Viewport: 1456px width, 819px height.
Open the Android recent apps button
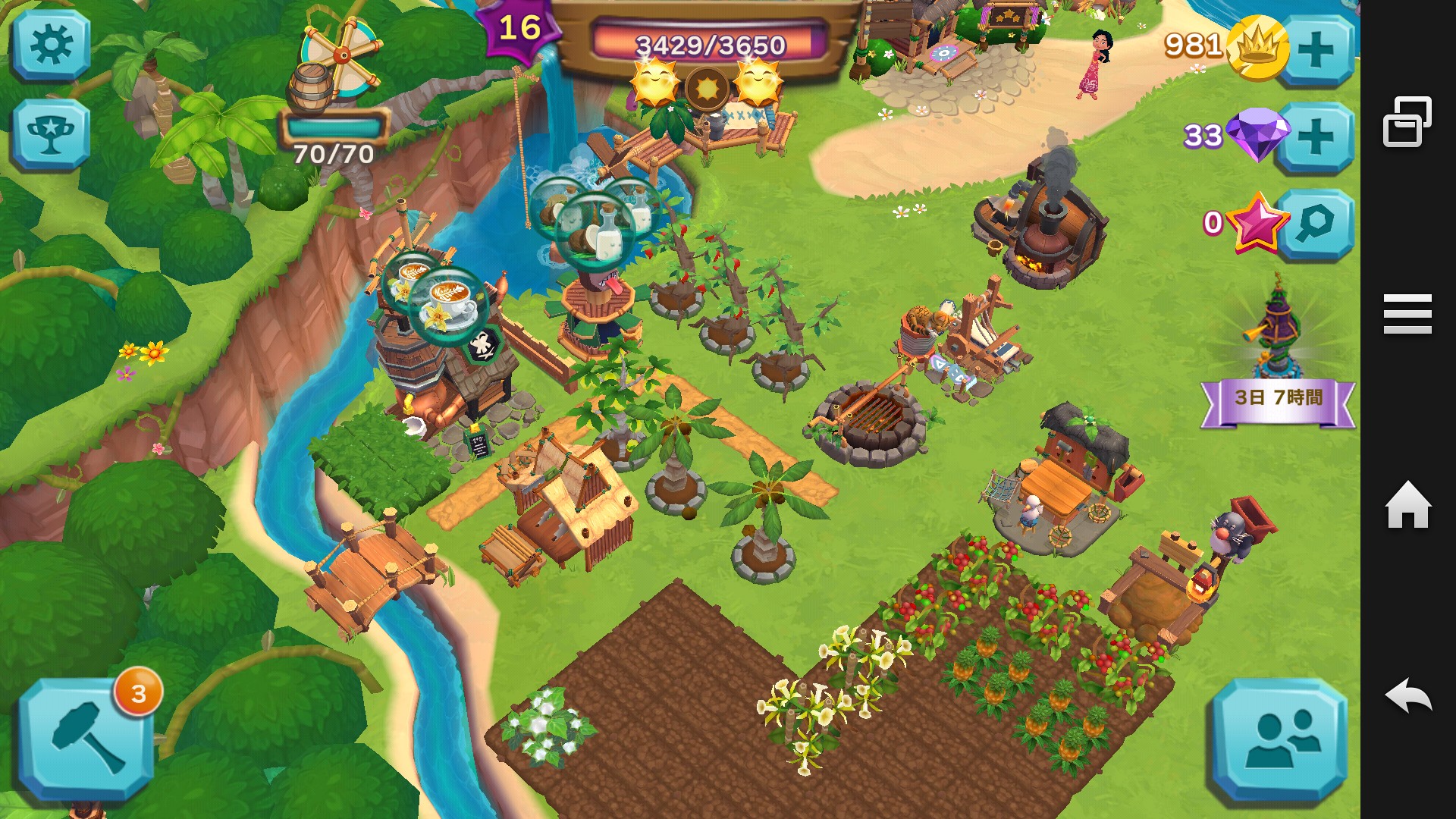coord(1407,121)
